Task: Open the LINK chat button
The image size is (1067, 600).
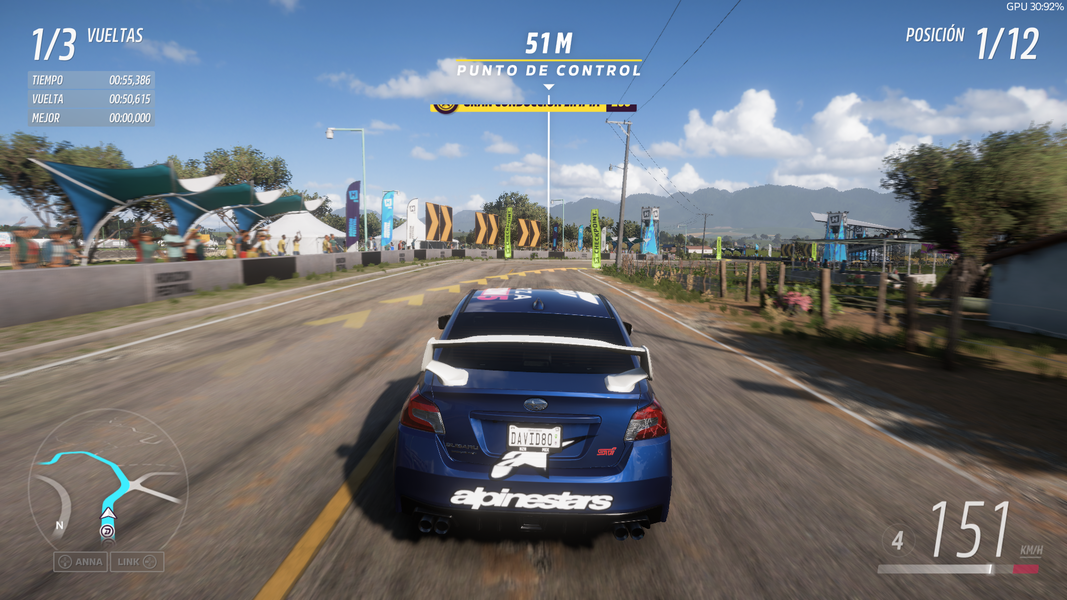Action: [x=137, y=562]
